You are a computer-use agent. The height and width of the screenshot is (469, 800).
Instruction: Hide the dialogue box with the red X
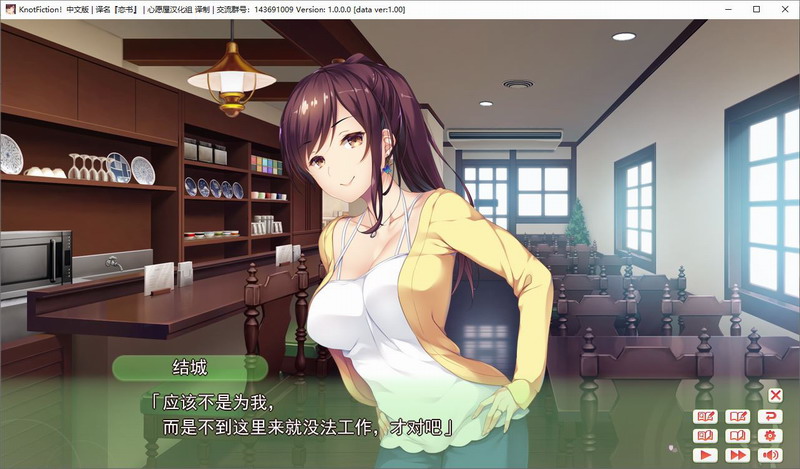[x=775, y=395]
